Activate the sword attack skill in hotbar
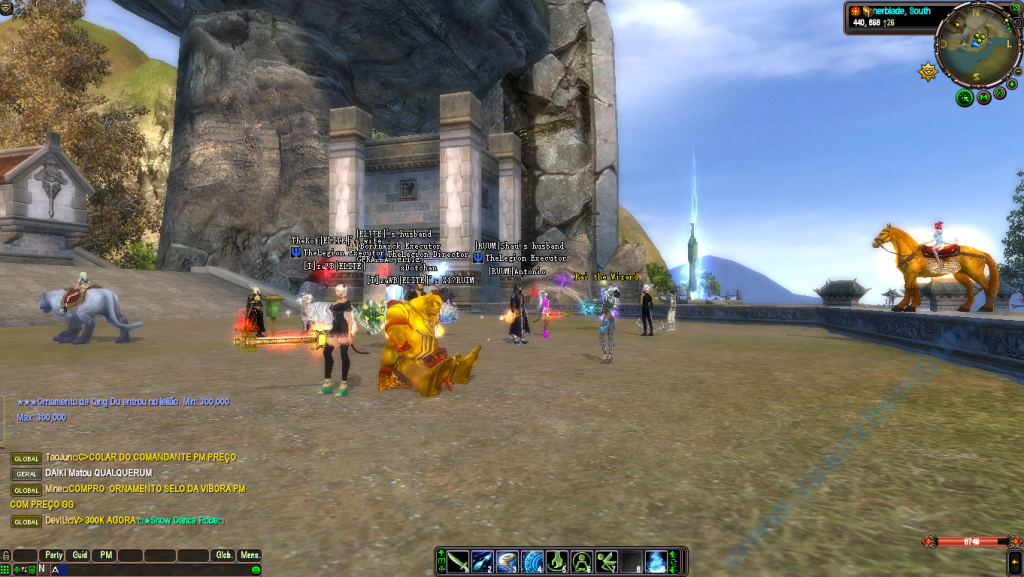This screenshot has width=1024, height=577. click(458, 562)
